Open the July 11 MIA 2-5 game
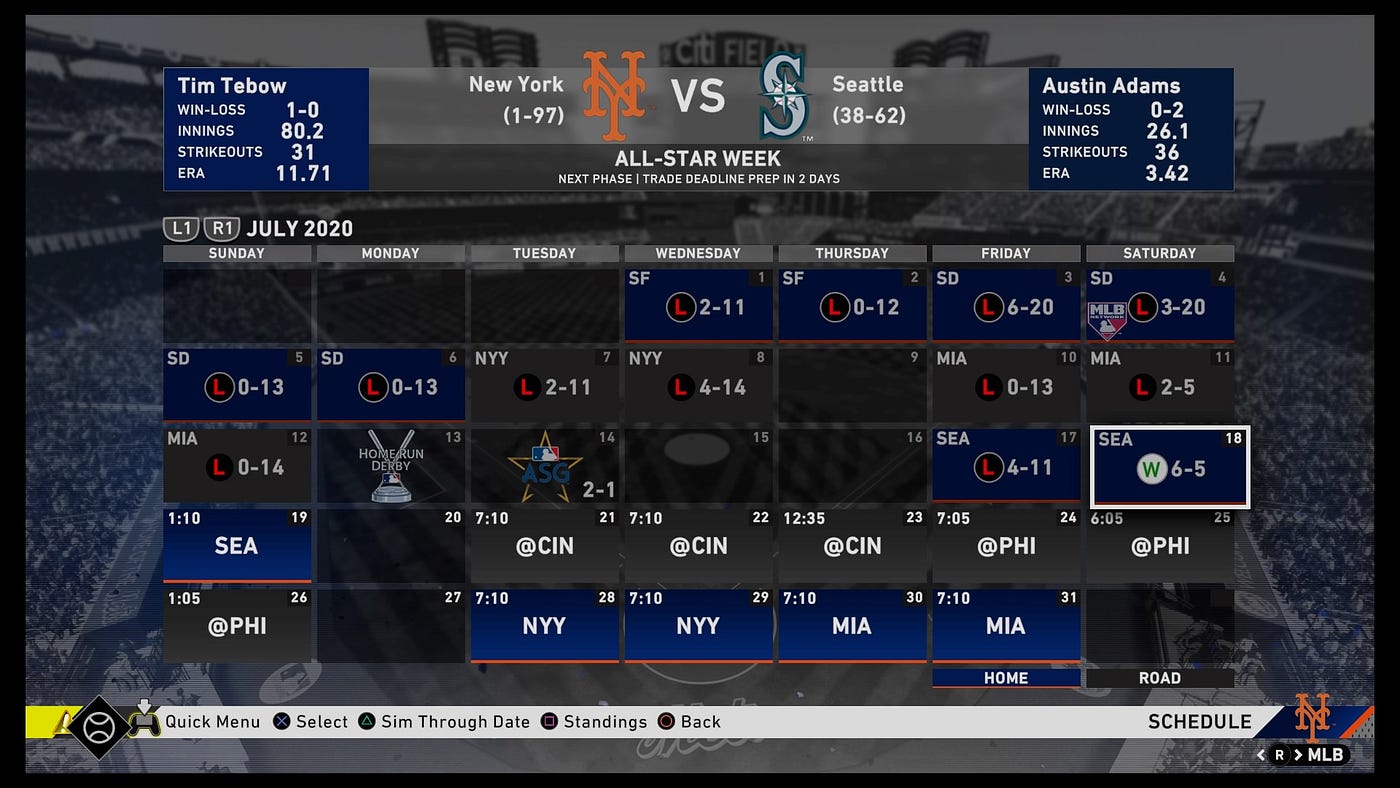The image size is (1400, 788). click(x=1160, y=385)
